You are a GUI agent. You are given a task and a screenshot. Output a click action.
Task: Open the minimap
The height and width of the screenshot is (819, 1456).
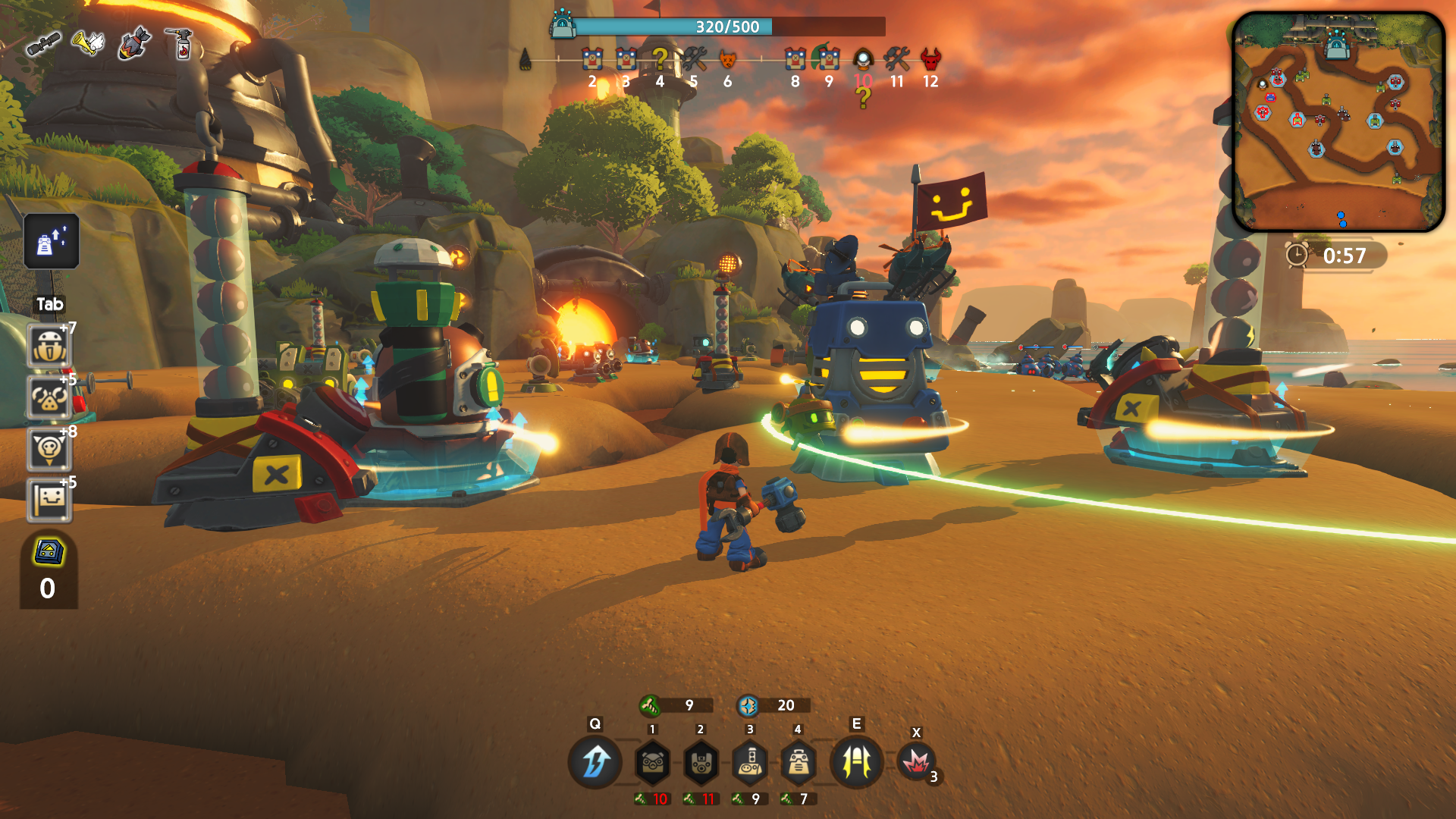coord(1338,121)
